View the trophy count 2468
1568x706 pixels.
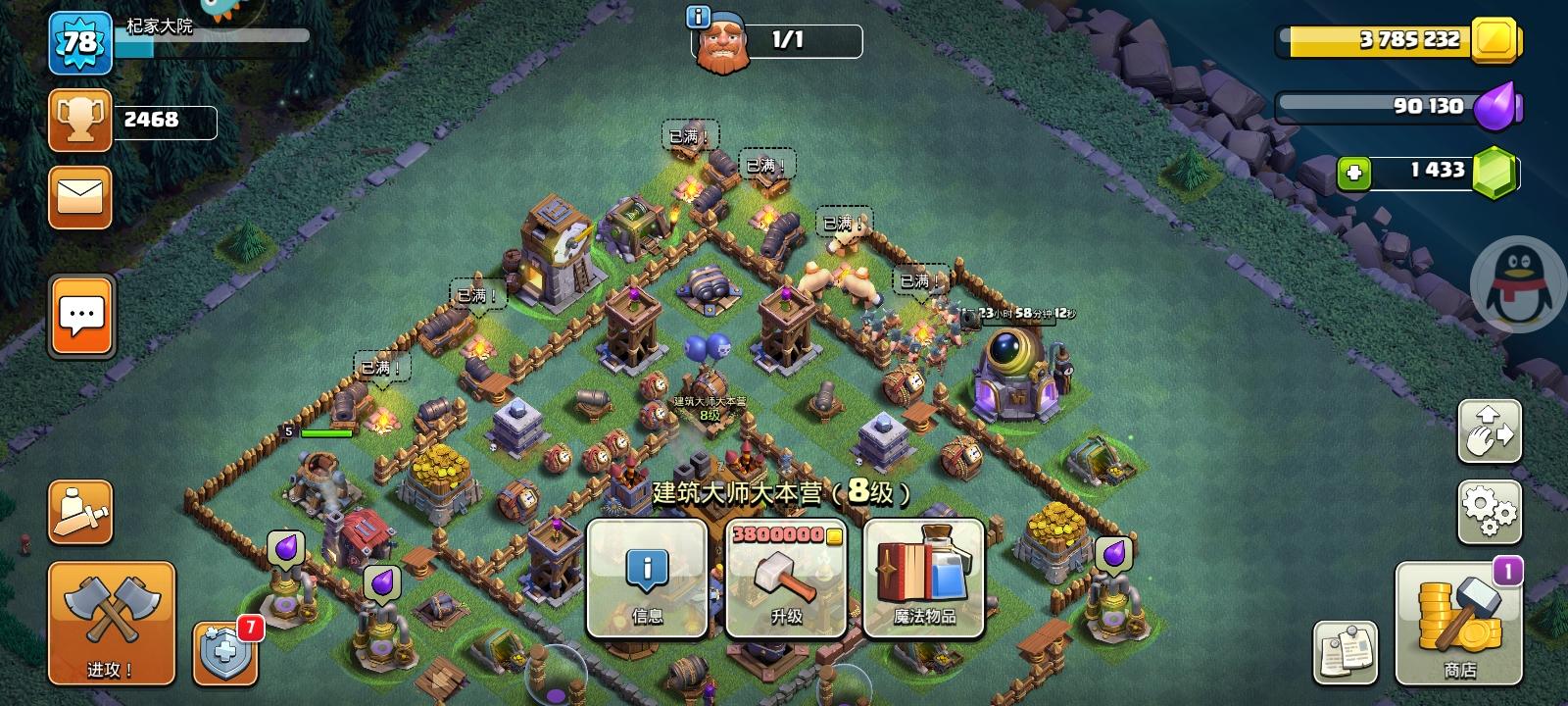tap(145, 121)
